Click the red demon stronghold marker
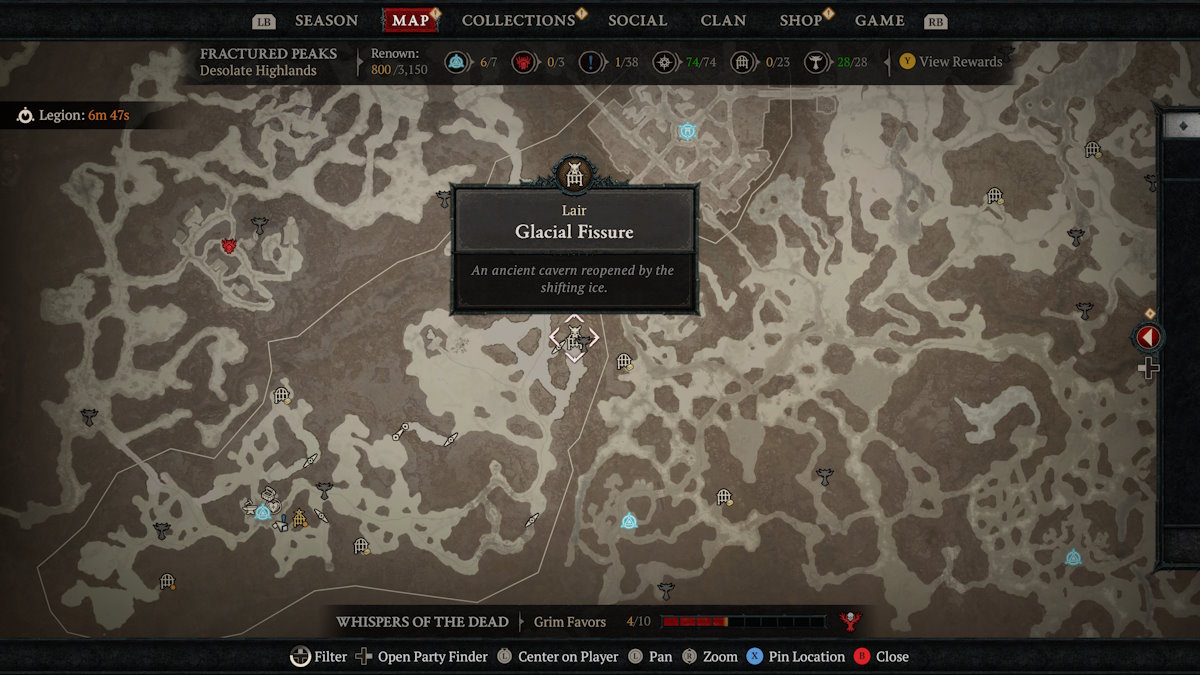Image resolution: width=1200 pixels, height=675 pixels. tap(229, 245)
